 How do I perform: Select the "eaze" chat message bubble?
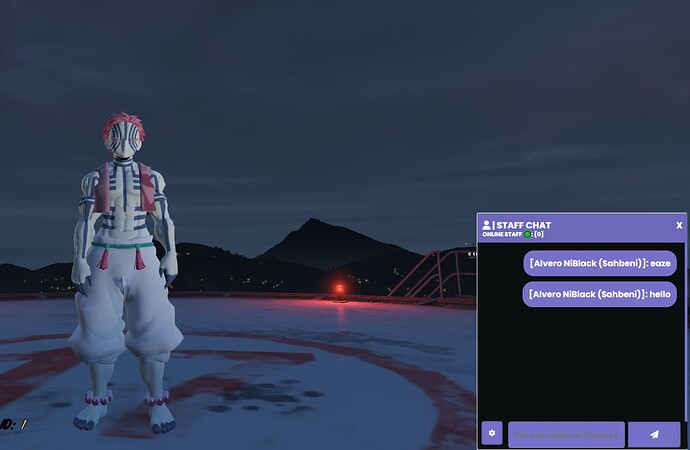point(600,262)
